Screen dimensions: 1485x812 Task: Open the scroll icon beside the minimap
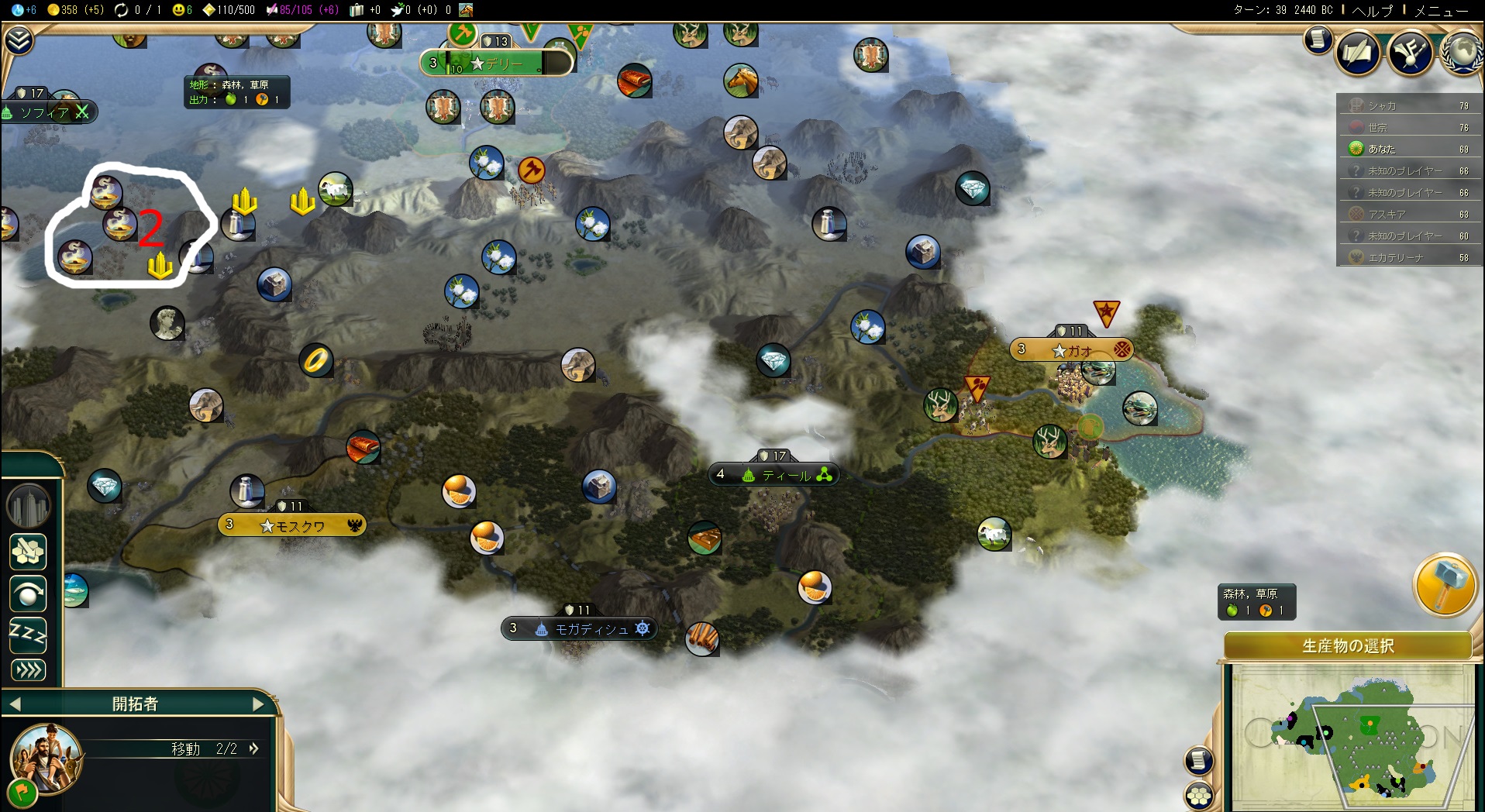pyautogui.click(x=1198, y=760)
